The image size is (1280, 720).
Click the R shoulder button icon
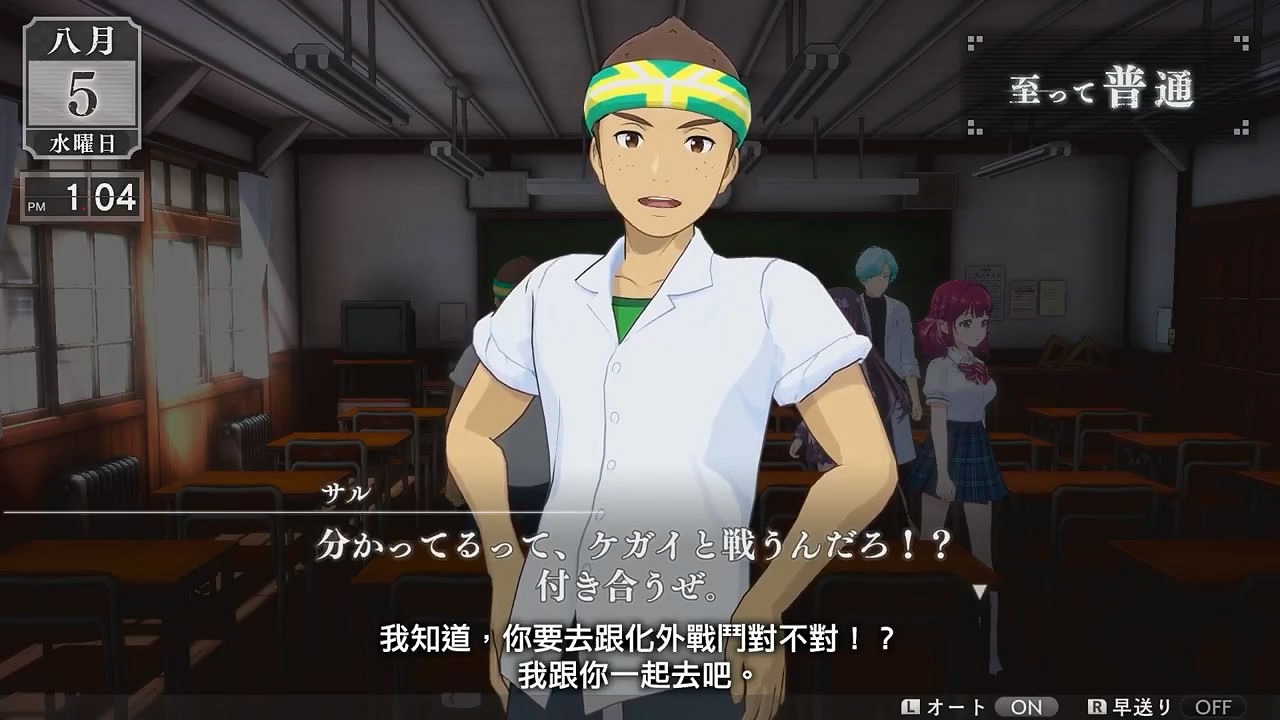1096,705
